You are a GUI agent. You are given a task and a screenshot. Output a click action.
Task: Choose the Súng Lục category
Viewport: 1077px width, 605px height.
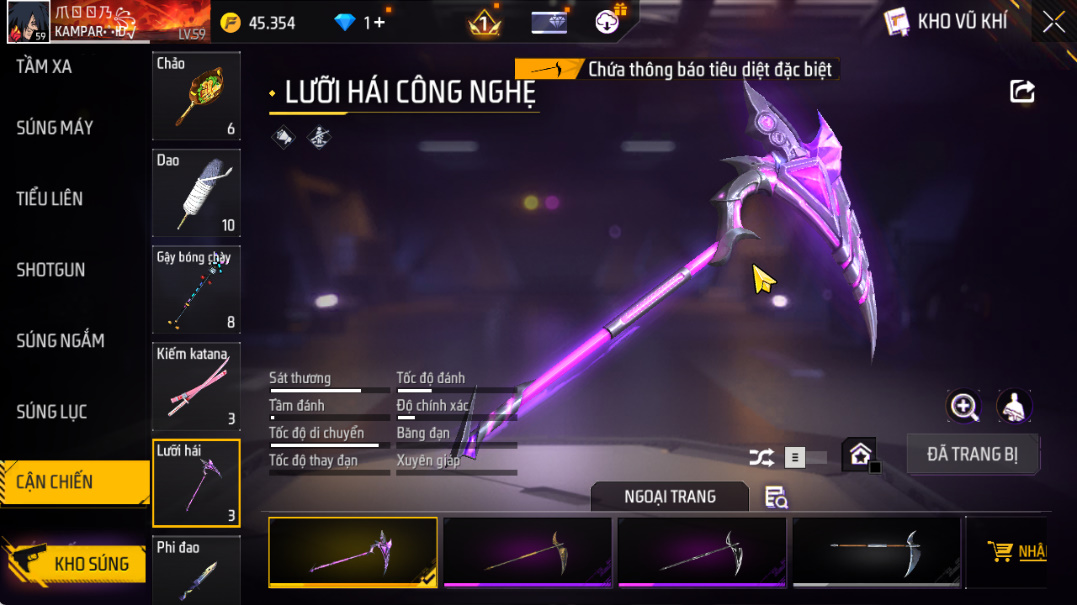(x=52, y=412)
